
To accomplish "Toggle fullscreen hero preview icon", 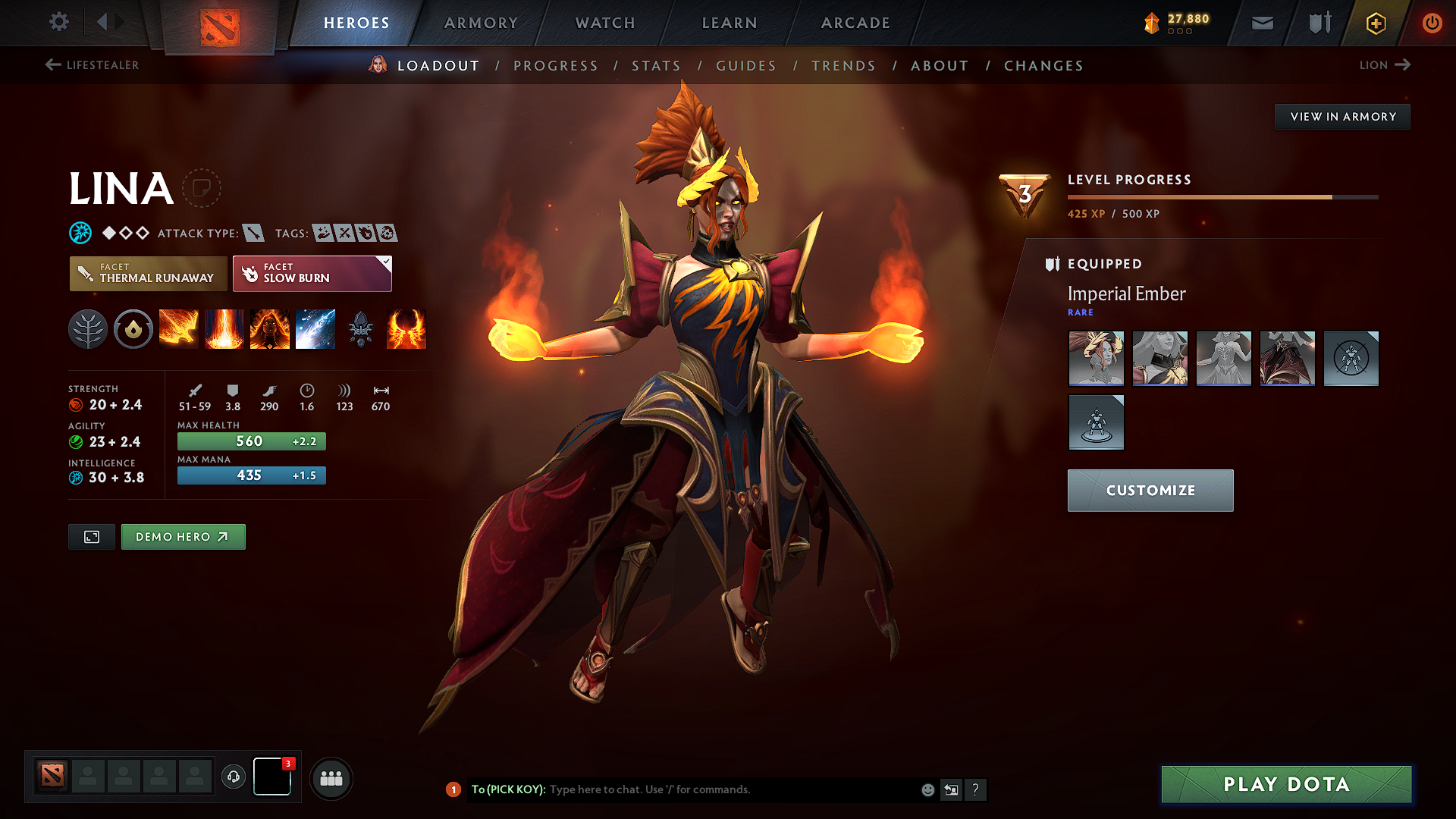I will click(x=91, y=536).
